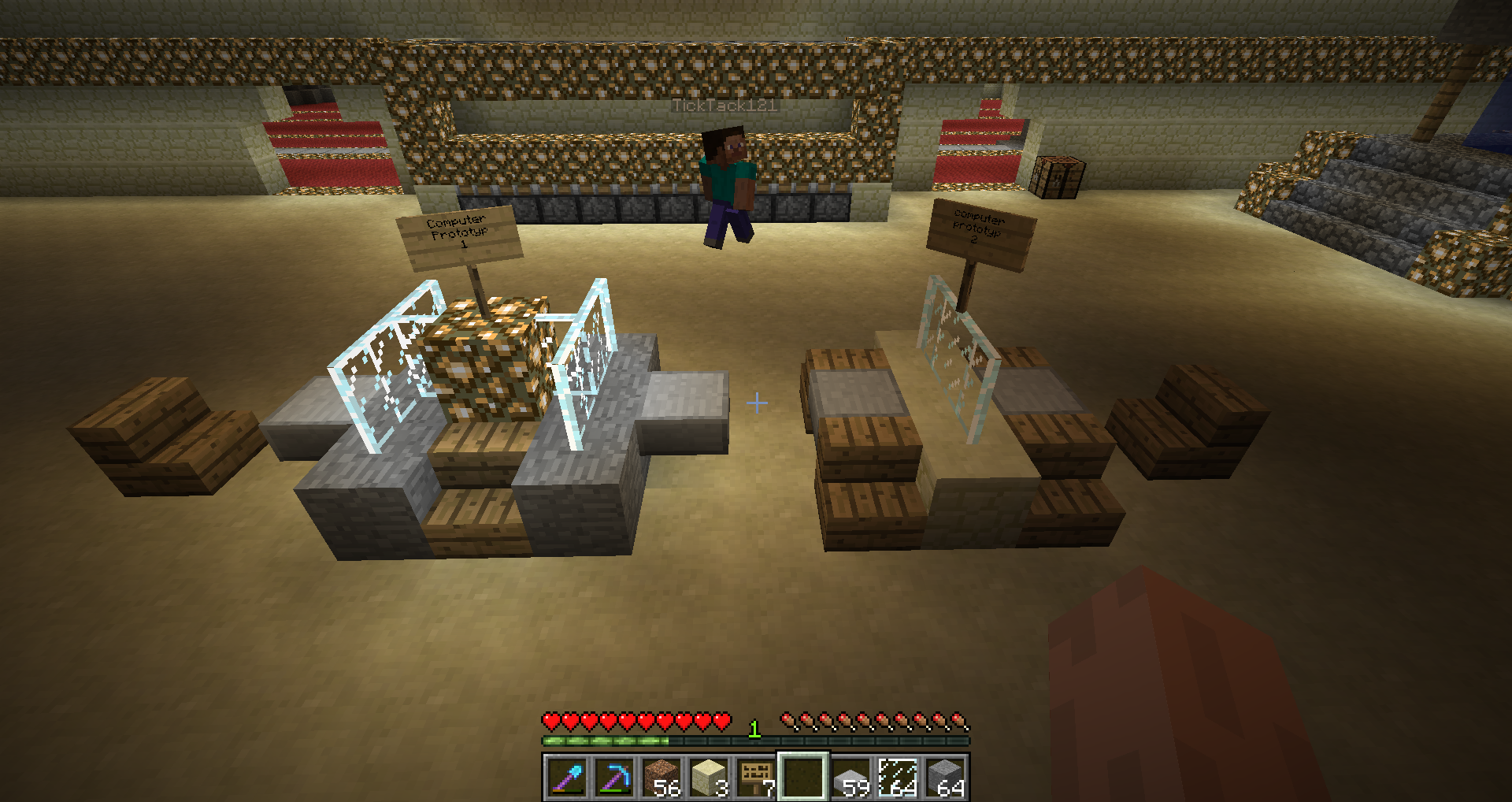Choose the dirt block stack
The width and height of the screenshot is (1512, 802).
[661, 778]
